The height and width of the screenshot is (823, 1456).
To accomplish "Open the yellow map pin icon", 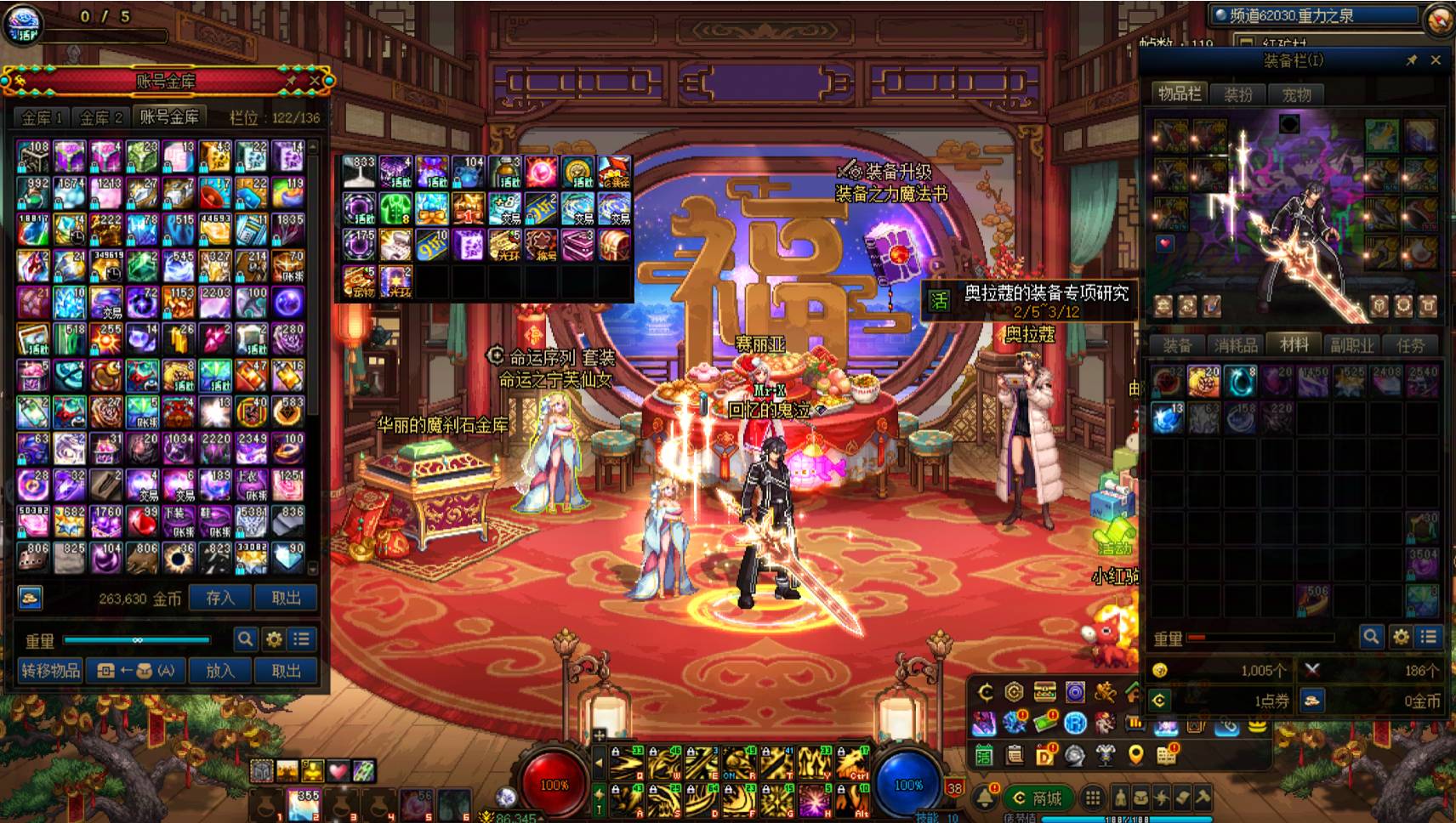I will point(1135,754).
